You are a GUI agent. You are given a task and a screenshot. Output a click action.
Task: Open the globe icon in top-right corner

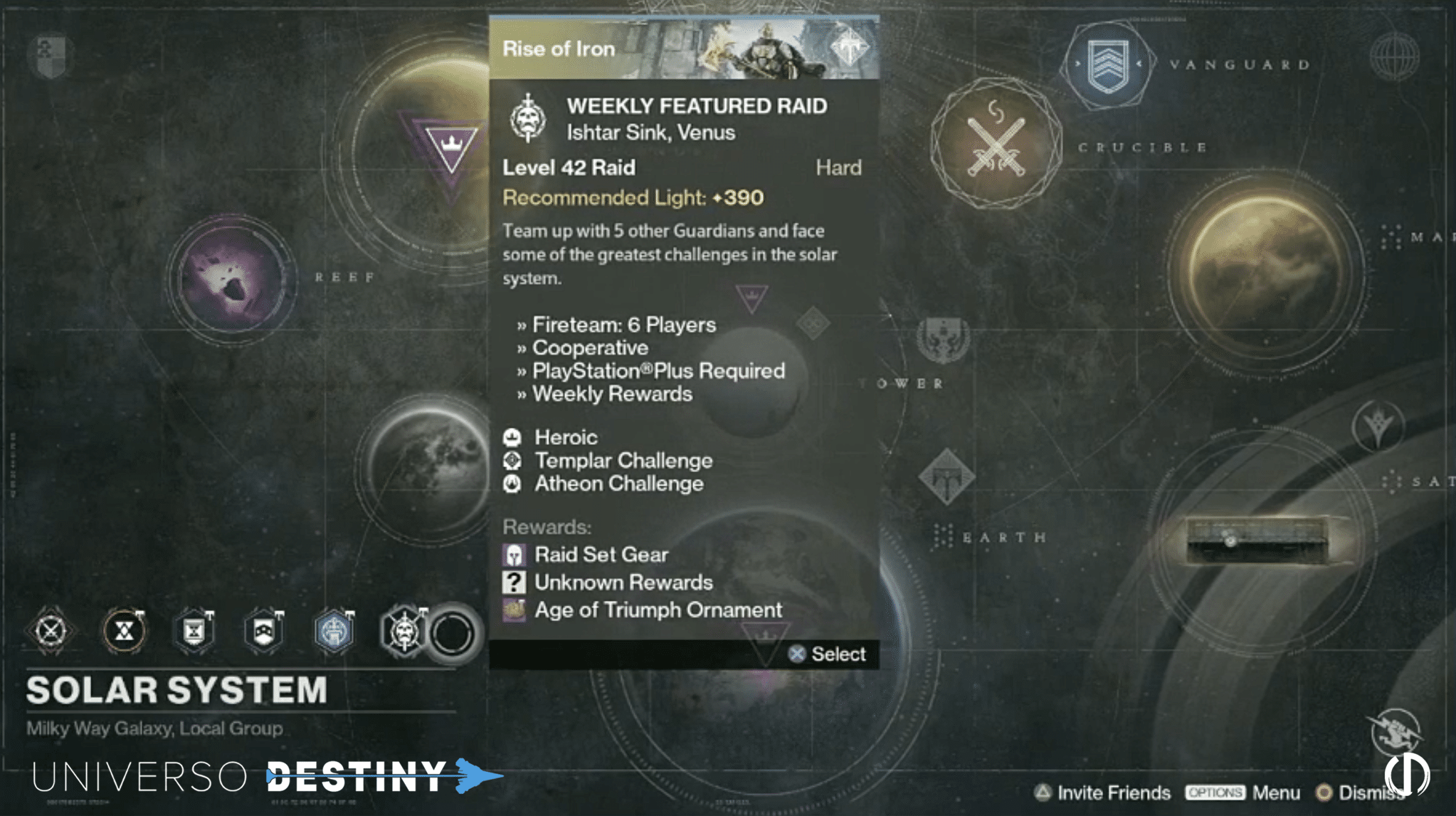click(x=1394, y=56)
